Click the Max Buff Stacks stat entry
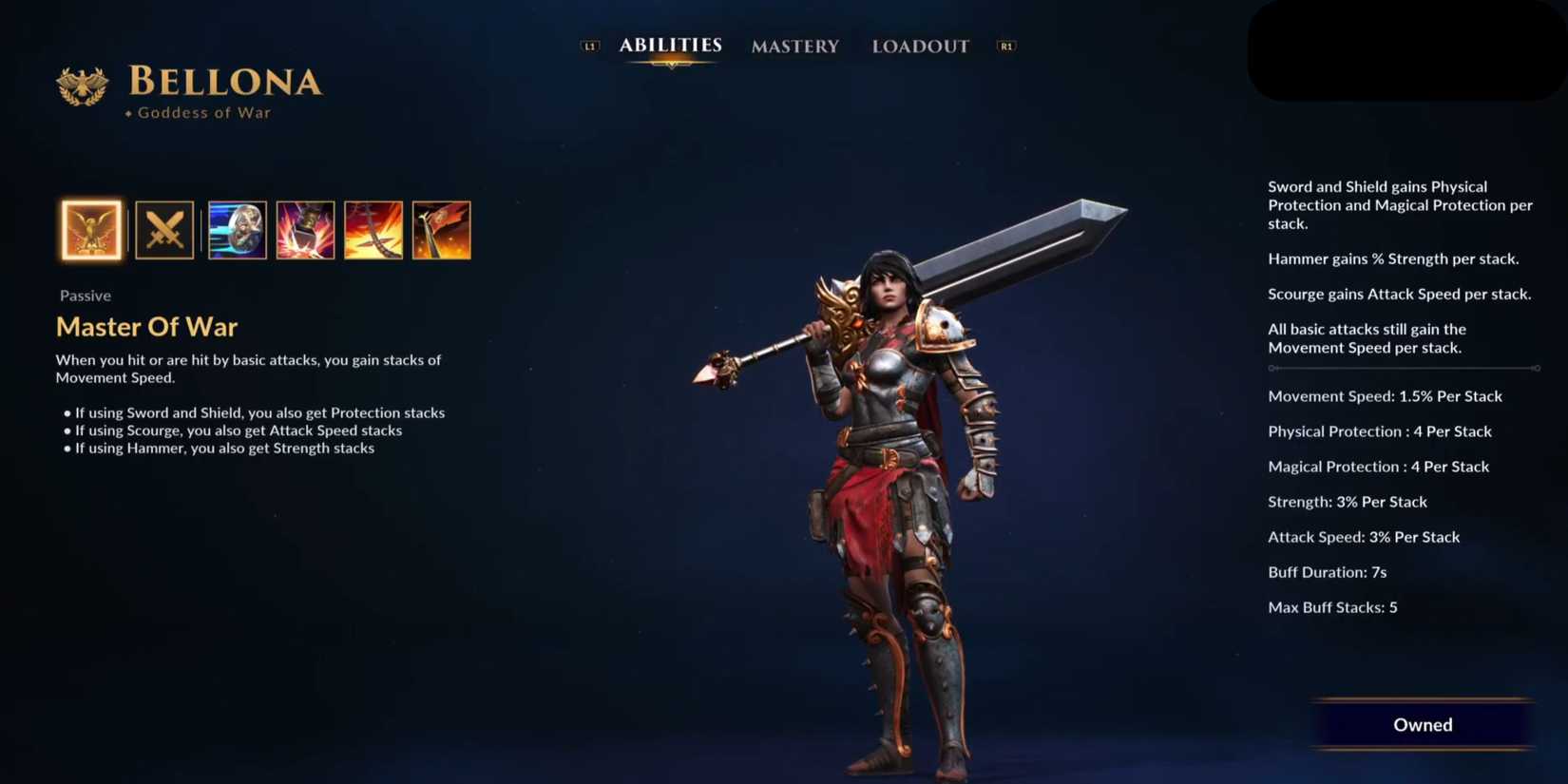 tap(1332, 606)
